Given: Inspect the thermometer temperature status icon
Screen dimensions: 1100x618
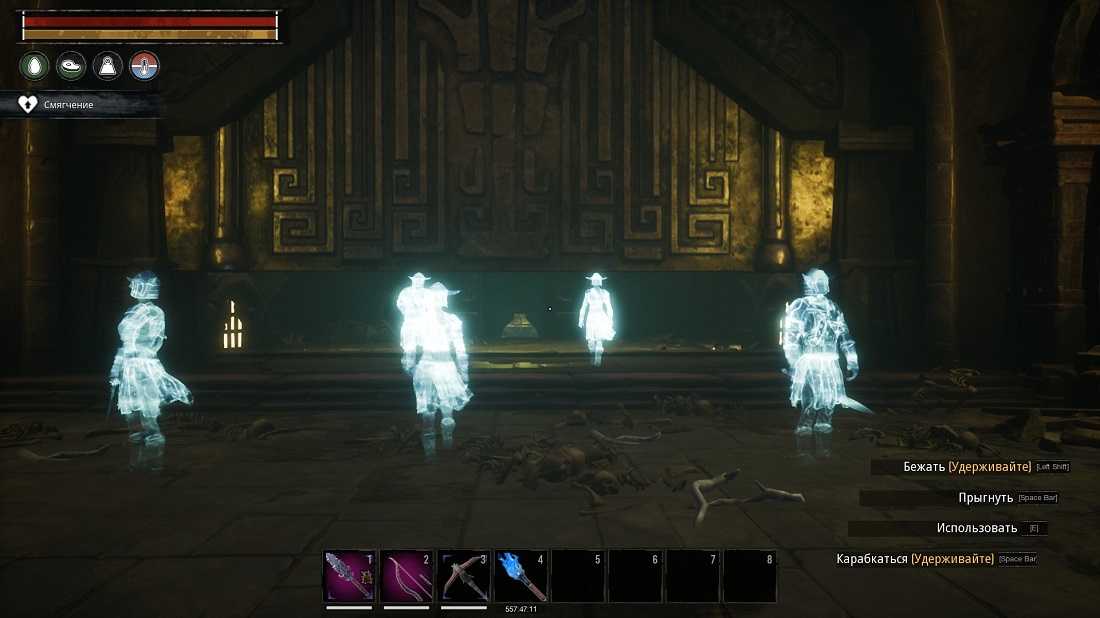Looking at the screenshot, I should coord(145,67).
